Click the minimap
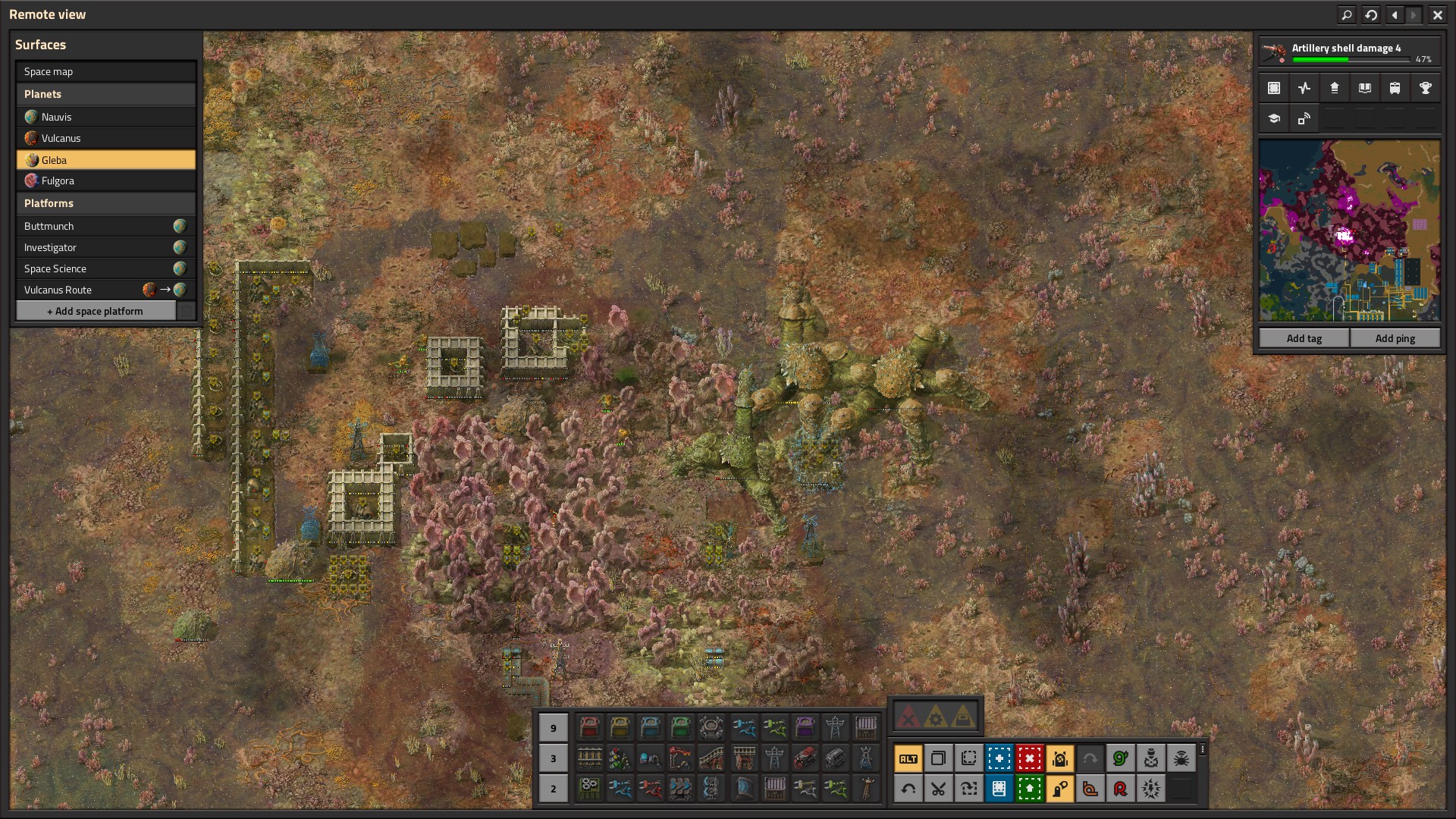The height and width of the screenshot is (819, 1456). [x=1349, y=230]
